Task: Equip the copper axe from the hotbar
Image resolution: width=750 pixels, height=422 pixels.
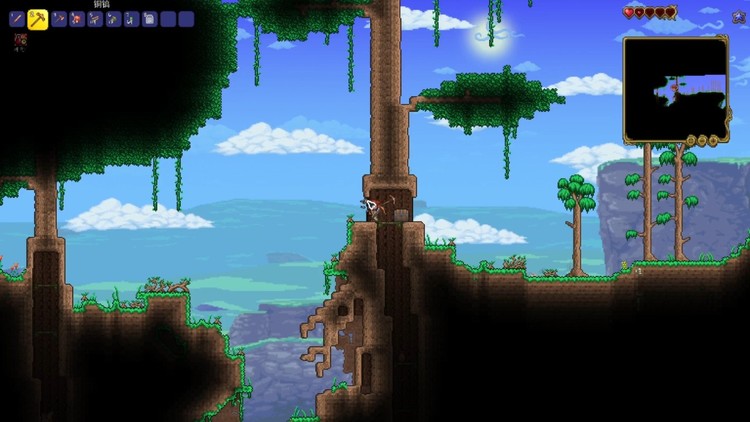Action: (x=59, y=19)
